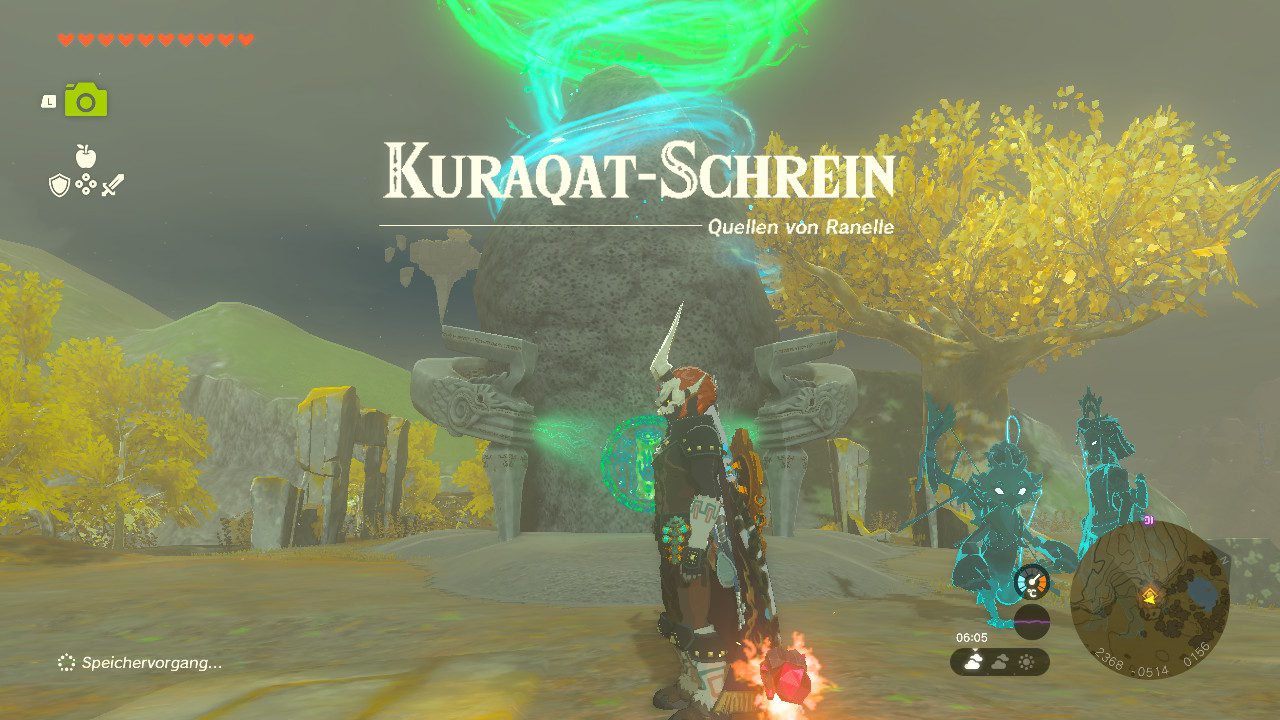Toggle the noise level gauge below the thermometer
This screenshot has height=720, width=1280.
(x=1032, y=621)
